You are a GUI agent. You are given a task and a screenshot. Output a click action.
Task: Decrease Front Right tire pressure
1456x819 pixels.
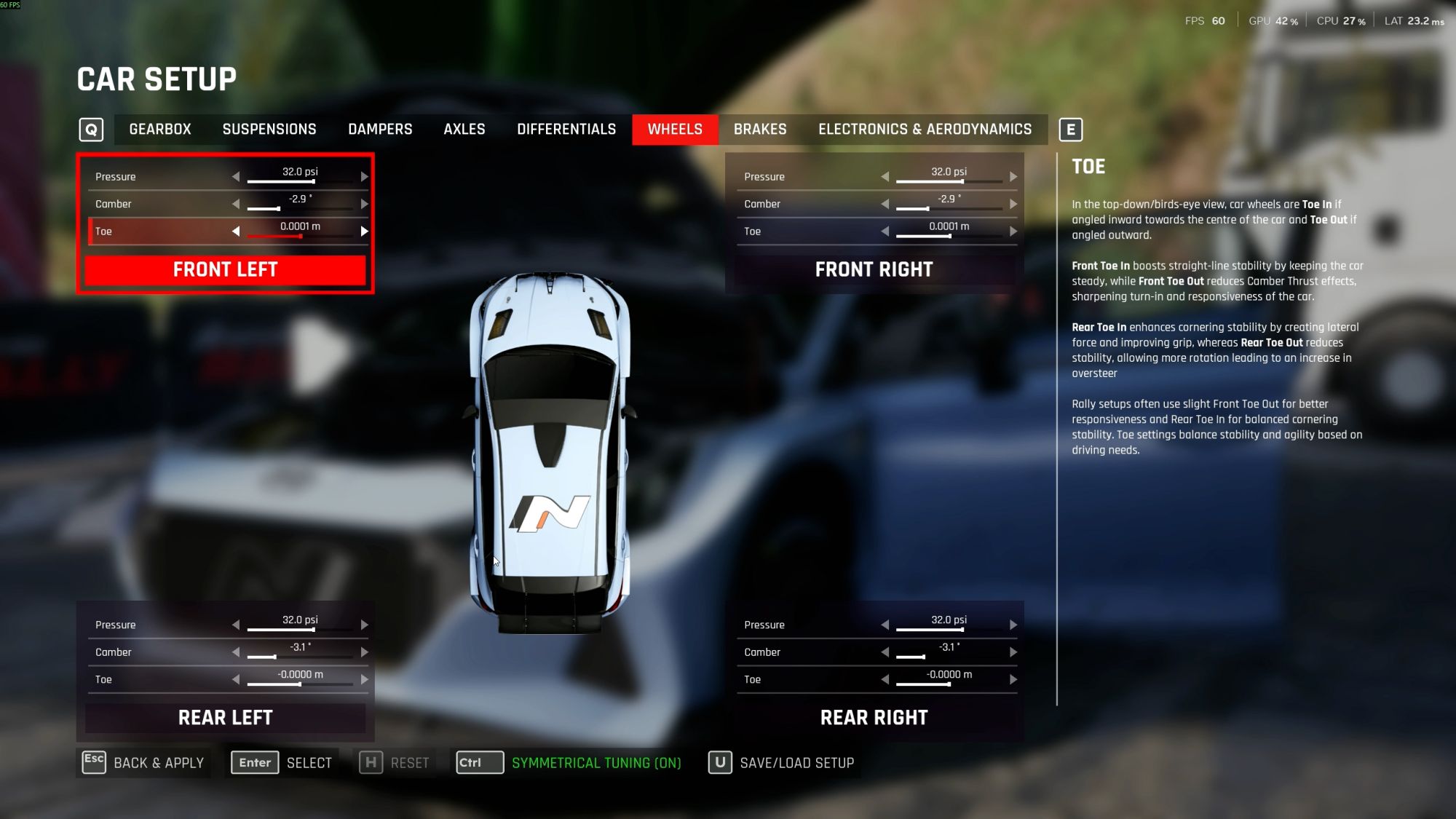(885, 177)
